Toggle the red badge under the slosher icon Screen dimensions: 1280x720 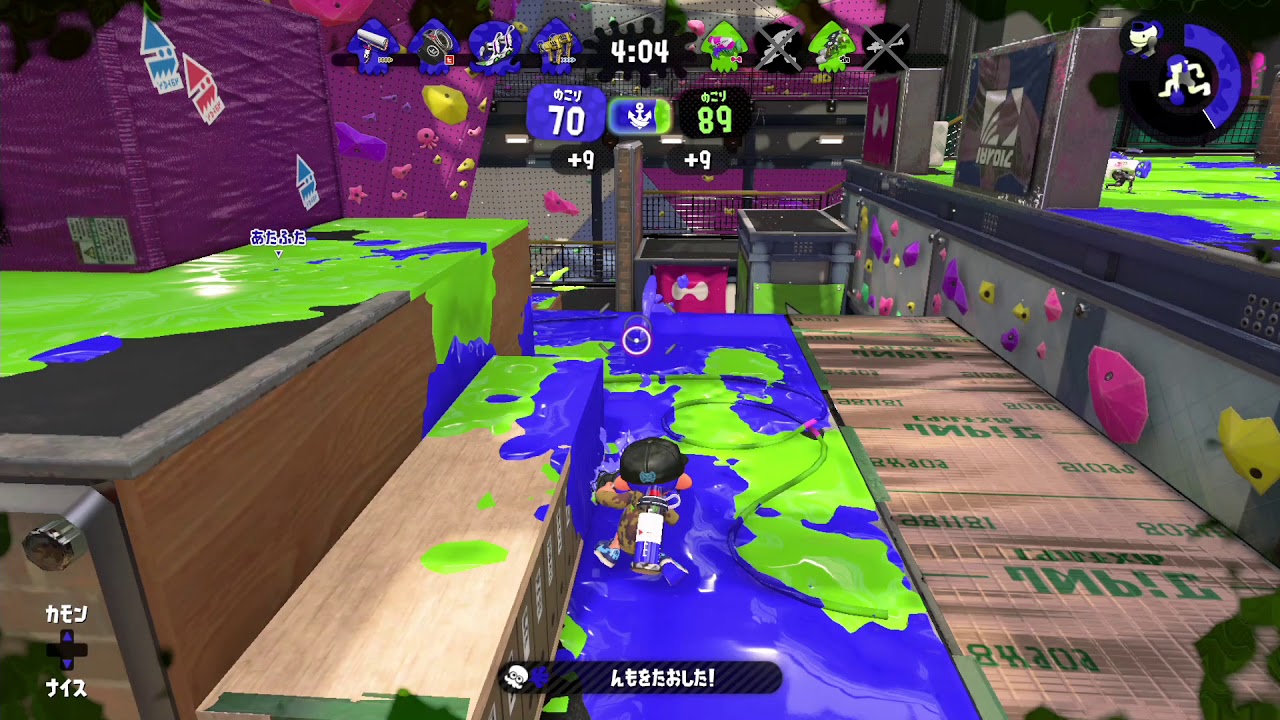(x=451, y=58)
